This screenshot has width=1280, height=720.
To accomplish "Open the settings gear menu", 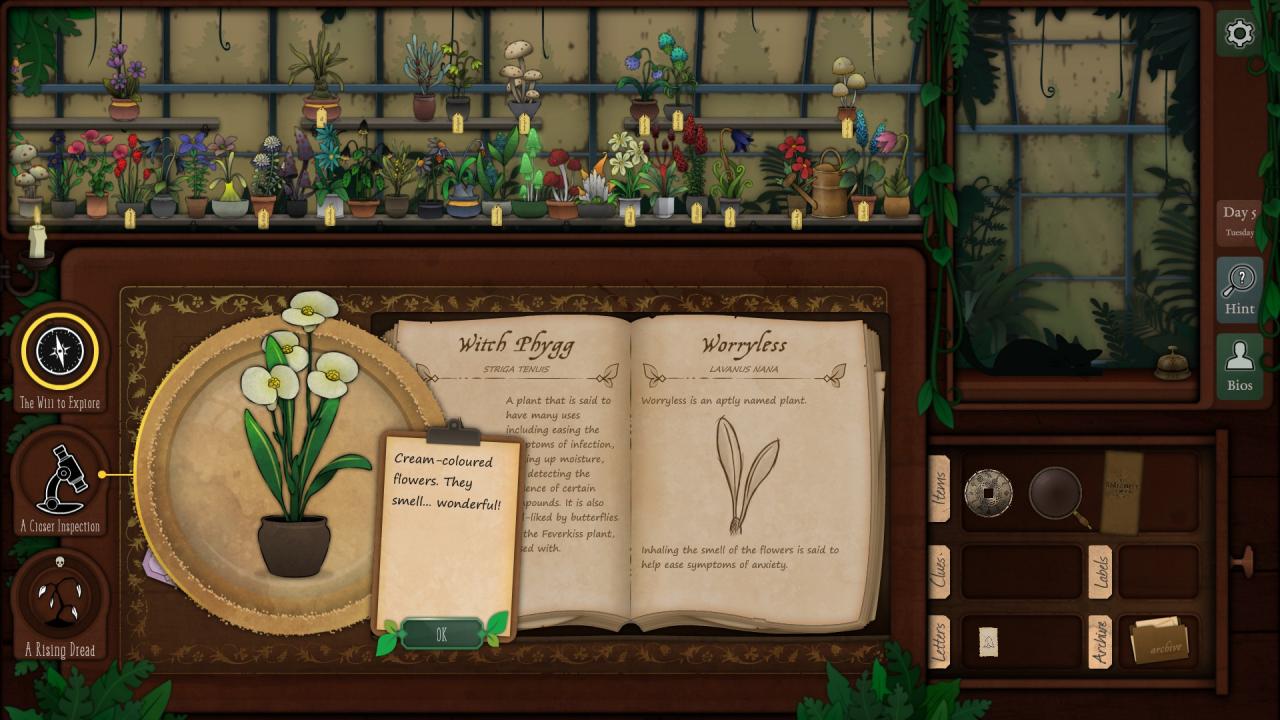I will pos(1239,34).
